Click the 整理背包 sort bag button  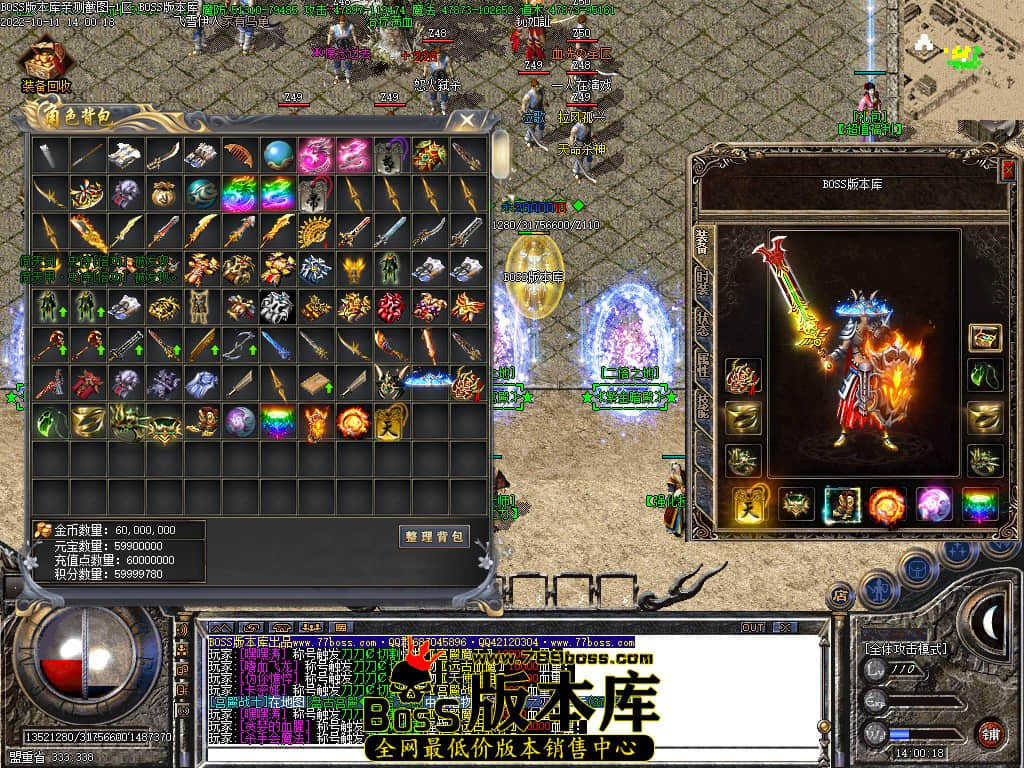(434, 537)
